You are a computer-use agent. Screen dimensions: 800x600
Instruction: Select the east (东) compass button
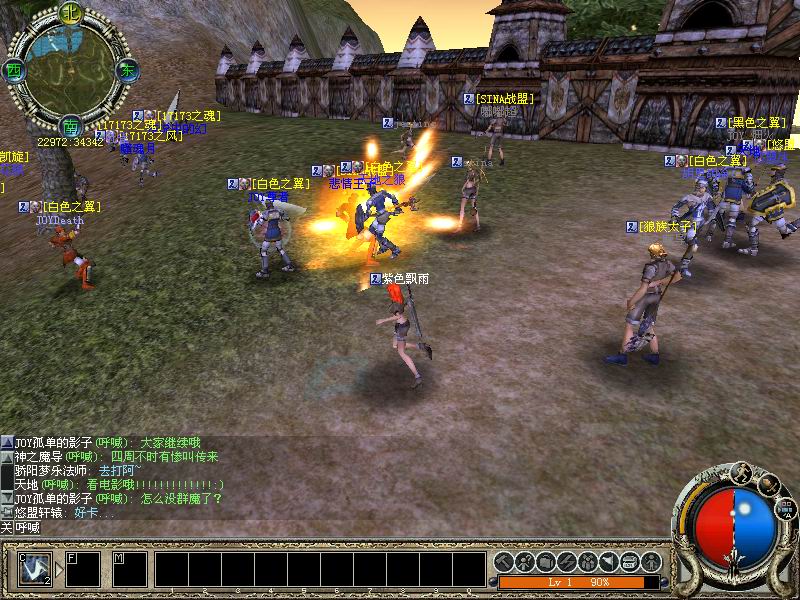[127, 70]
